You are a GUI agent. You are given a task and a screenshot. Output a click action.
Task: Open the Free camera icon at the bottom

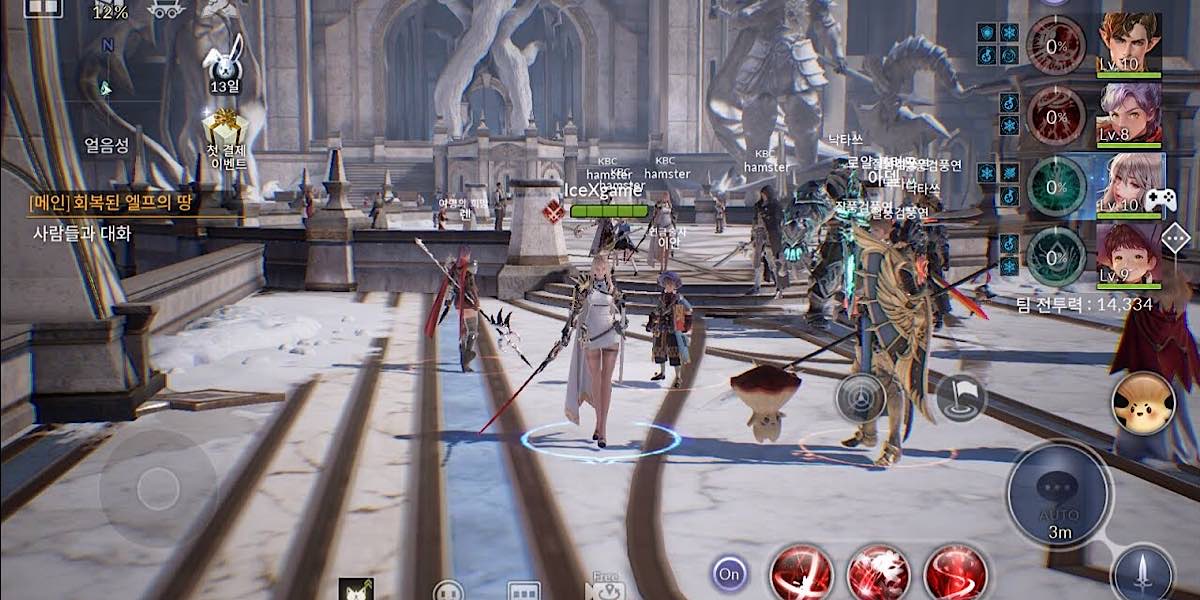[606, 588]
